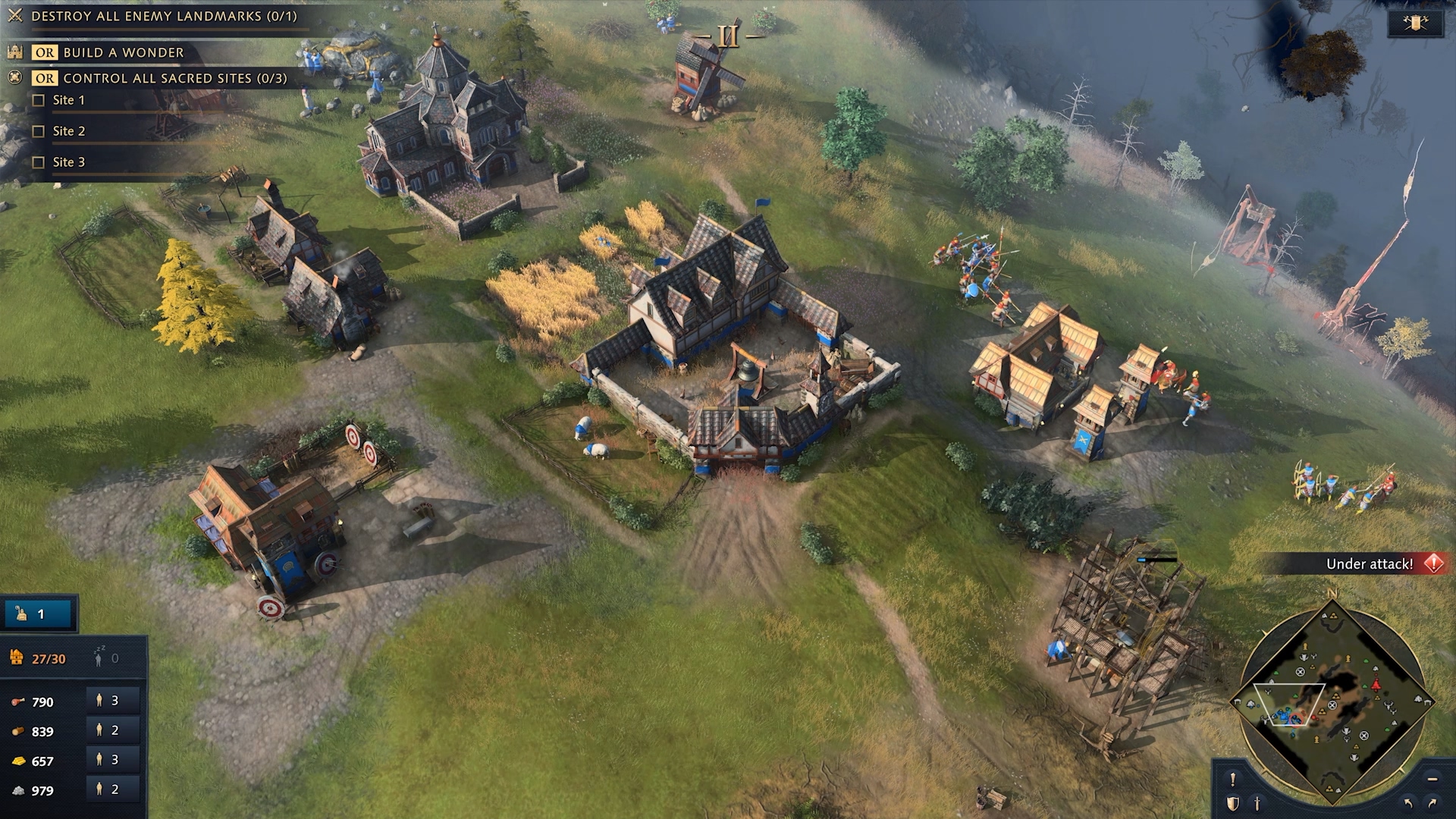Image resolution: width=1456 pixels, height=819 pixels.
Task: Click the sword icon below the minimap
Action: (1257, 803)
